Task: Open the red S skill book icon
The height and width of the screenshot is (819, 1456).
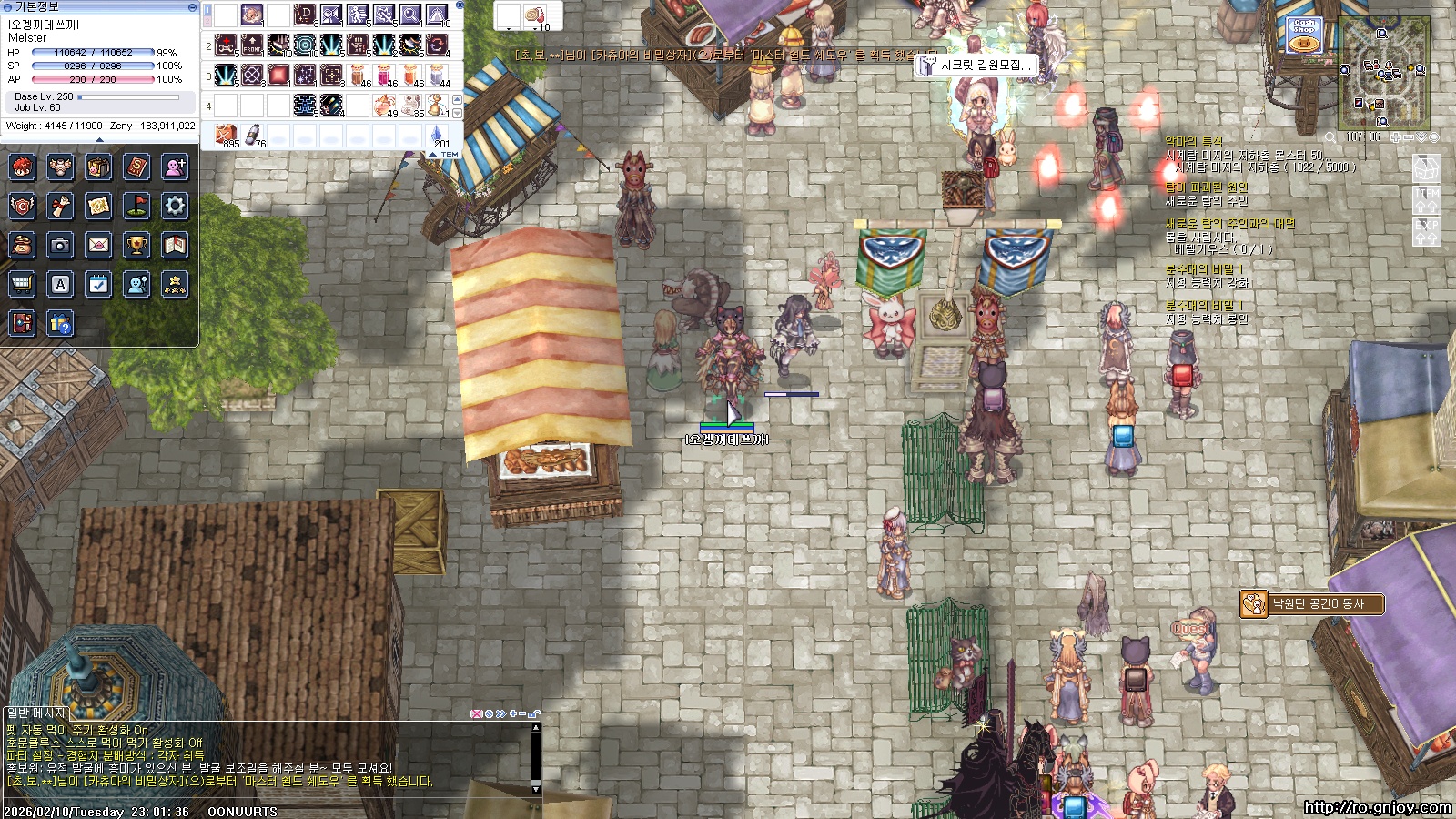Action: 136,167
